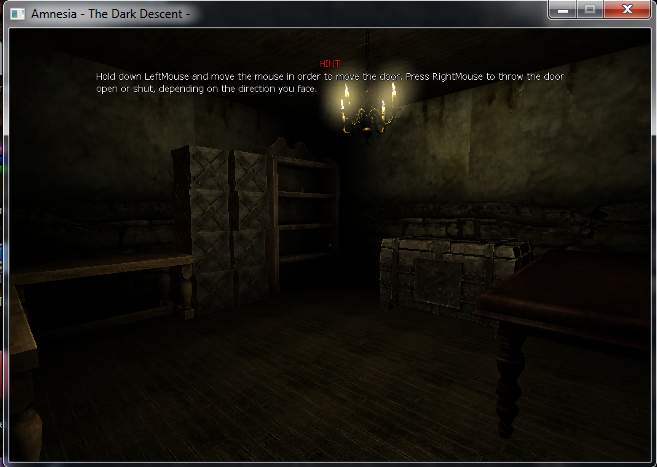
Task: Close the Amnesia game window
Action: point(626,9)
